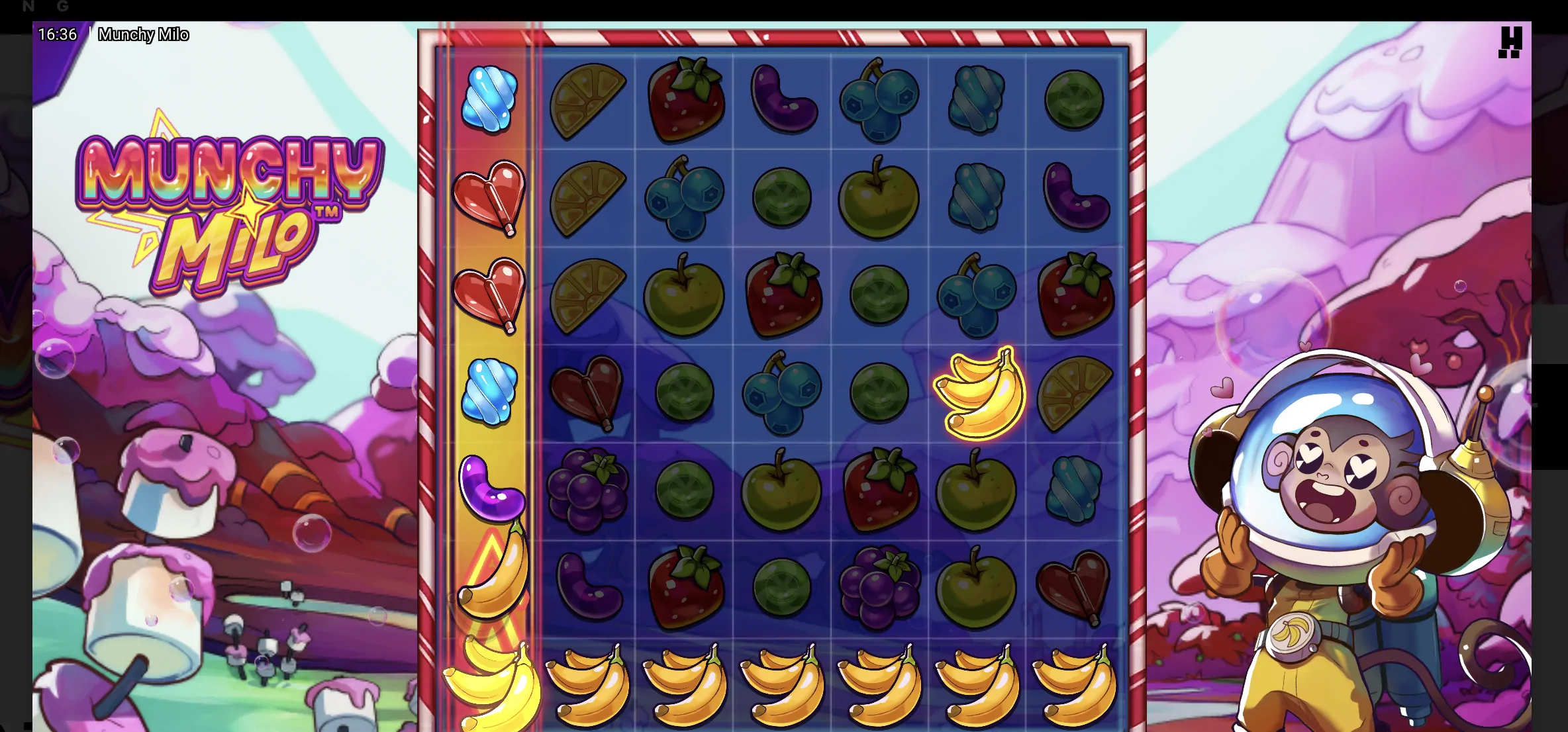
Task: Click the Munchy Milo text in the header
Action: 144,34
